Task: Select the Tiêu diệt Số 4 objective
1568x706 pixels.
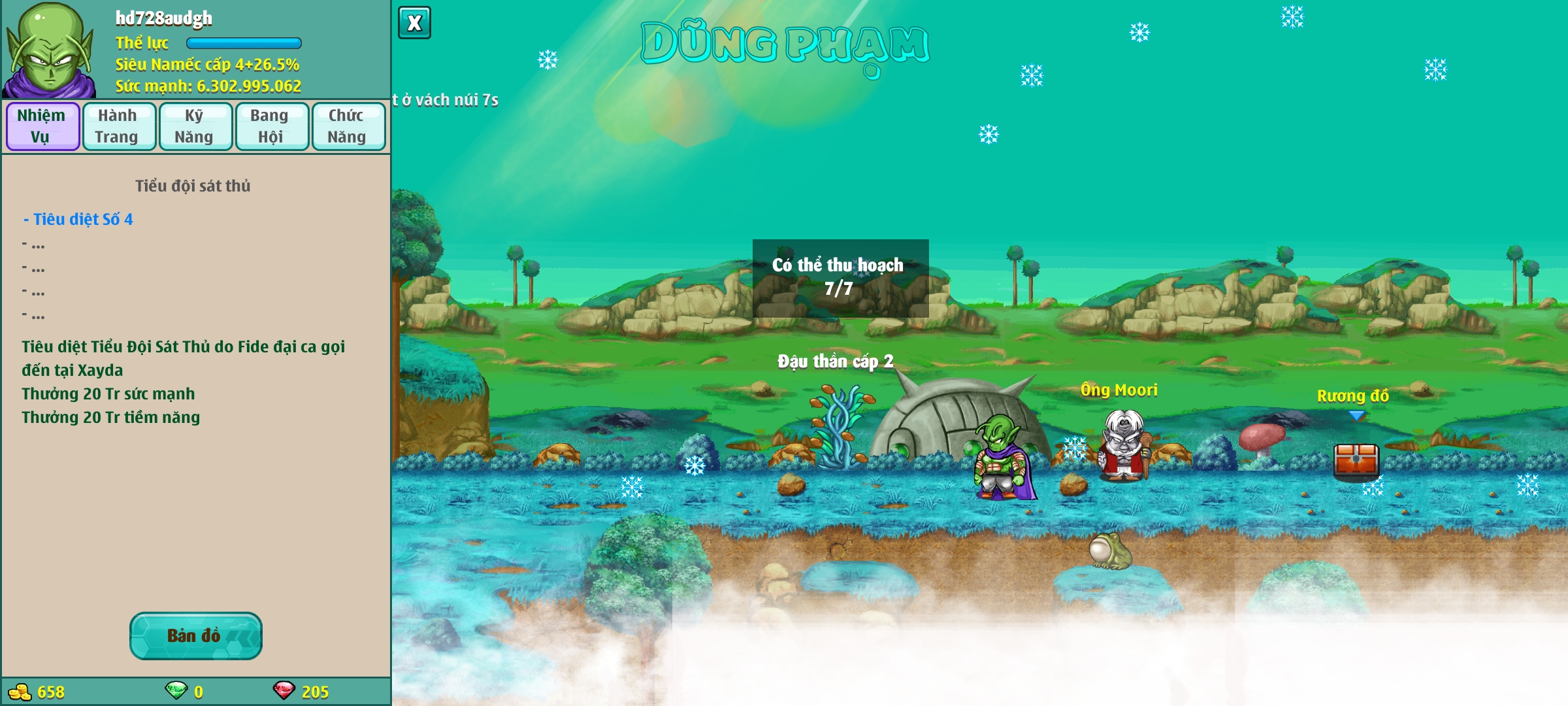Action: 78,220
